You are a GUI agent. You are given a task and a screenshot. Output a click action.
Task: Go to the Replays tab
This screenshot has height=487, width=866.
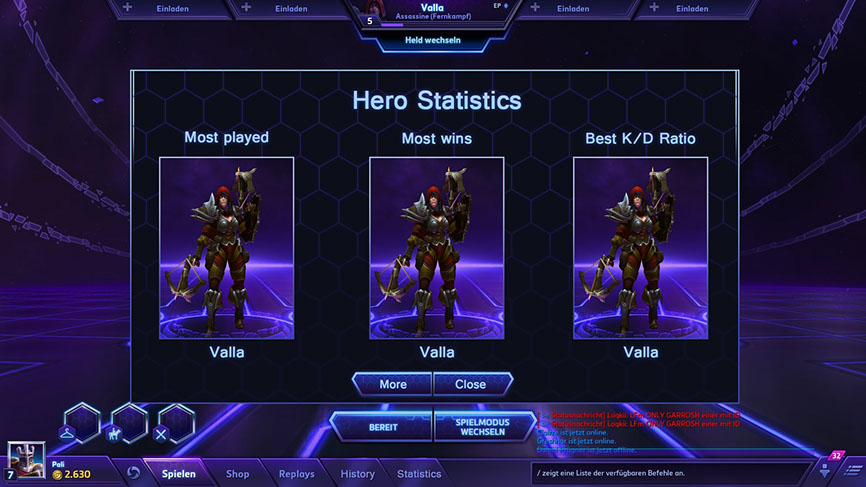(296, 474)
